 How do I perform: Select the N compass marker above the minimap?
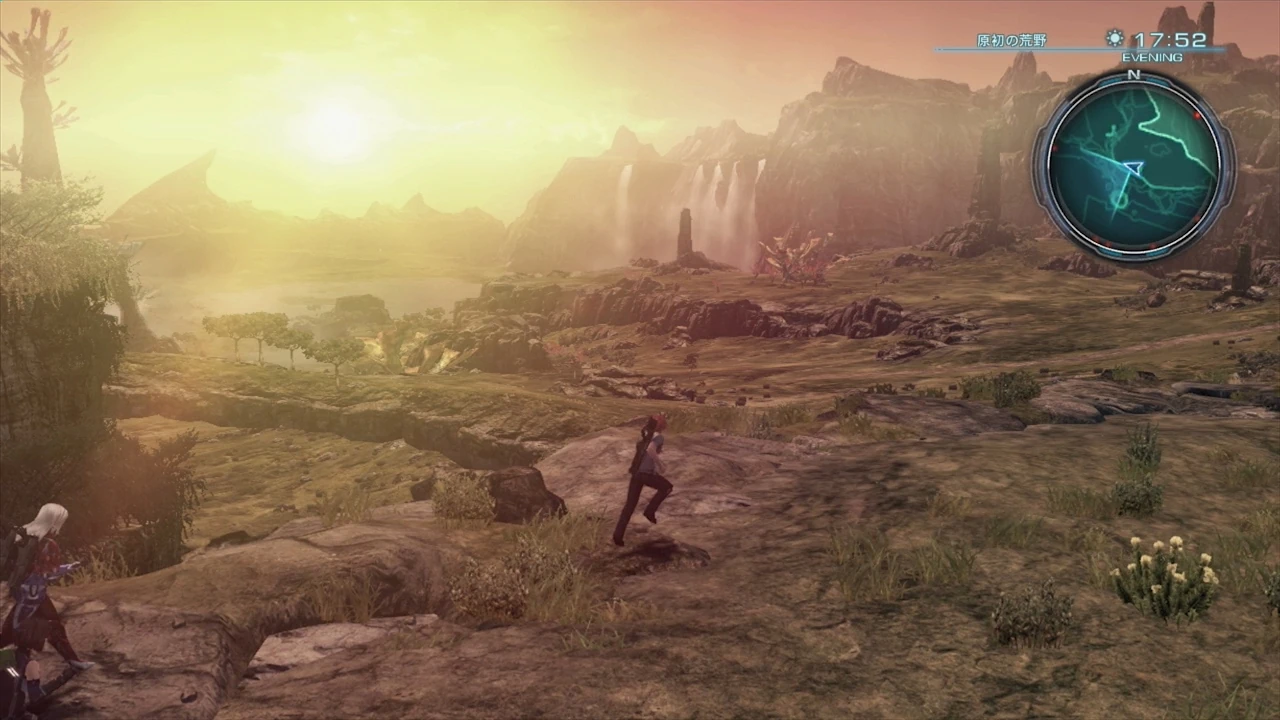[1133, 73]
